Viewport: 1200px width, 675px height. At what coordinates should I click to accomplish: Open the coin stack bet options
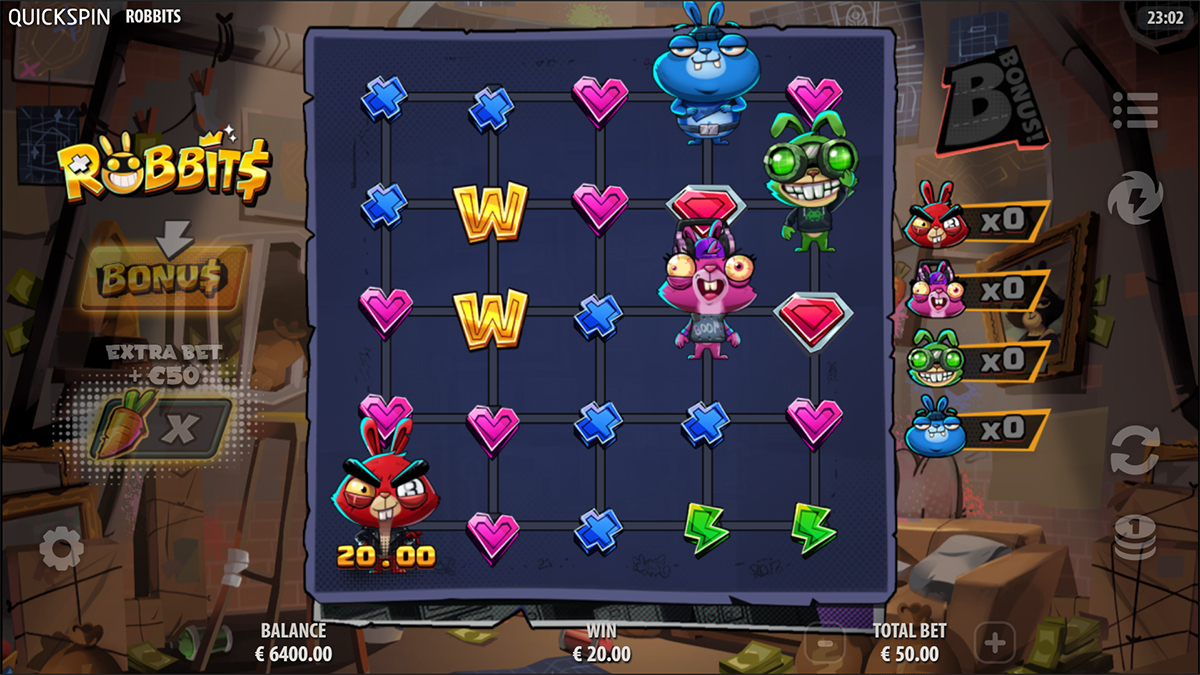pyautogui.click(x=1135, y=538)
